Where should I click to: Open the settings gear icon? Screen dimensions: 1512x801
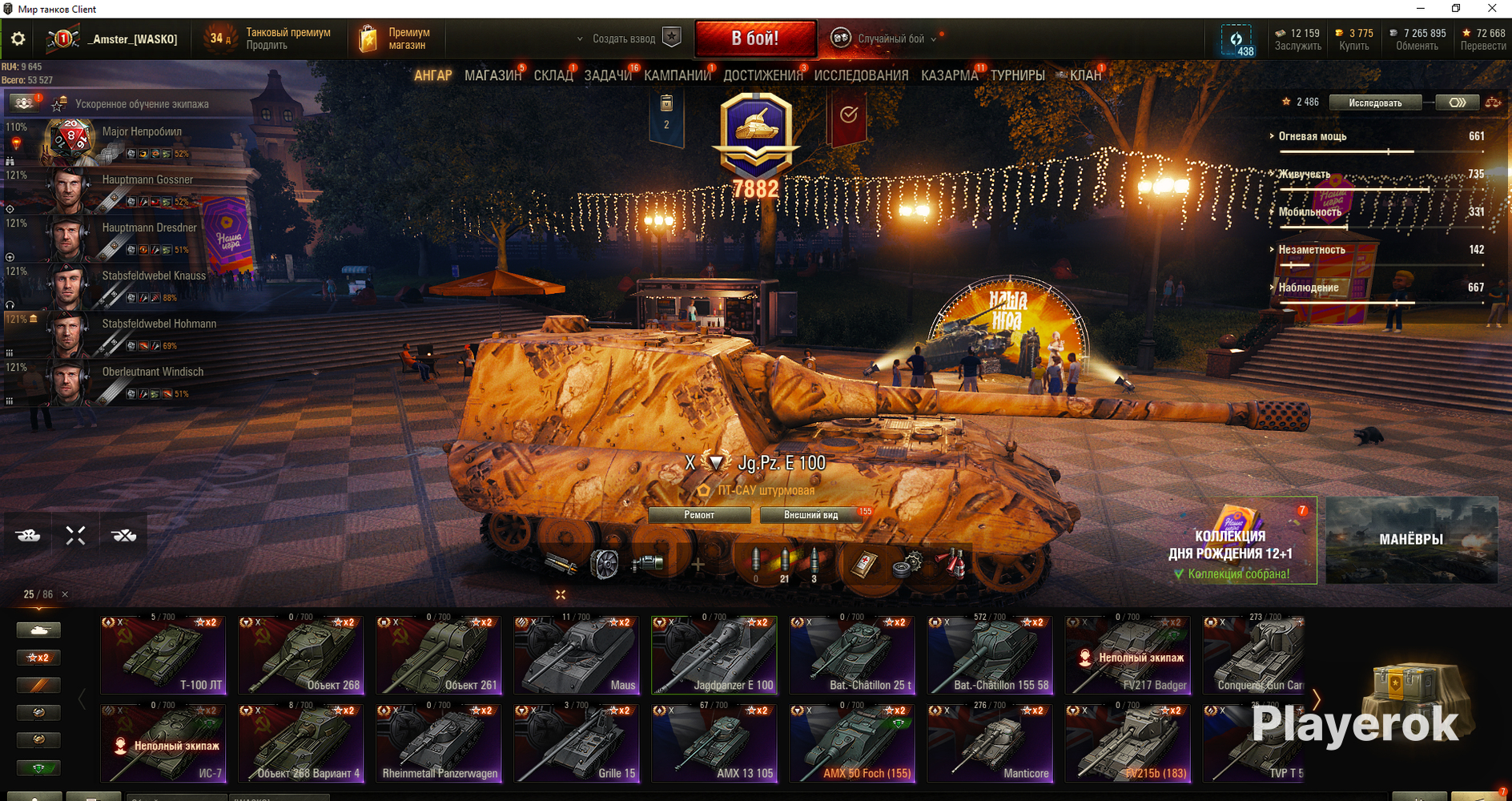tap(18, 38)
